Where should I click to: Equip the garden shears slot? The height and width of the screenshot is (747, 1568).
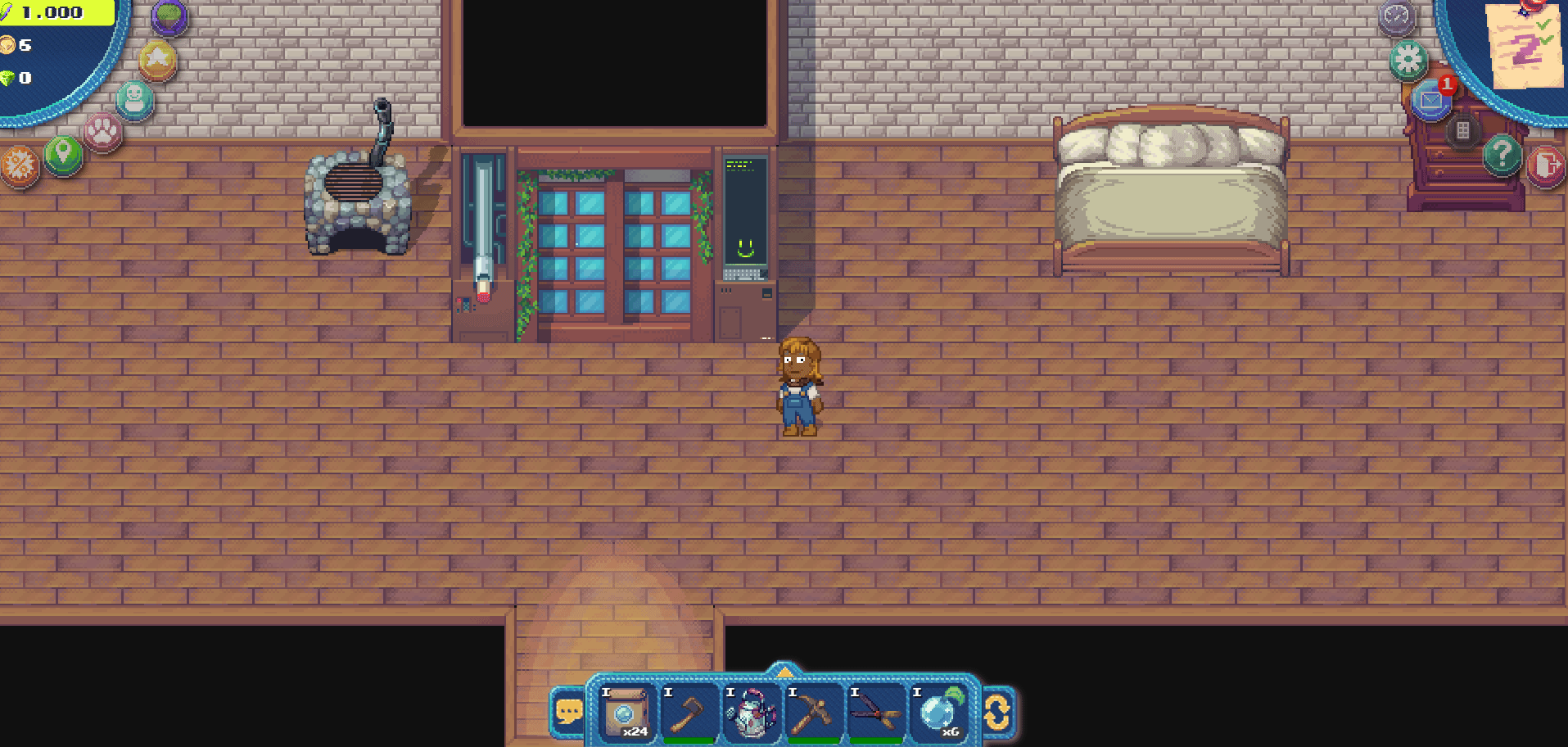875,711
